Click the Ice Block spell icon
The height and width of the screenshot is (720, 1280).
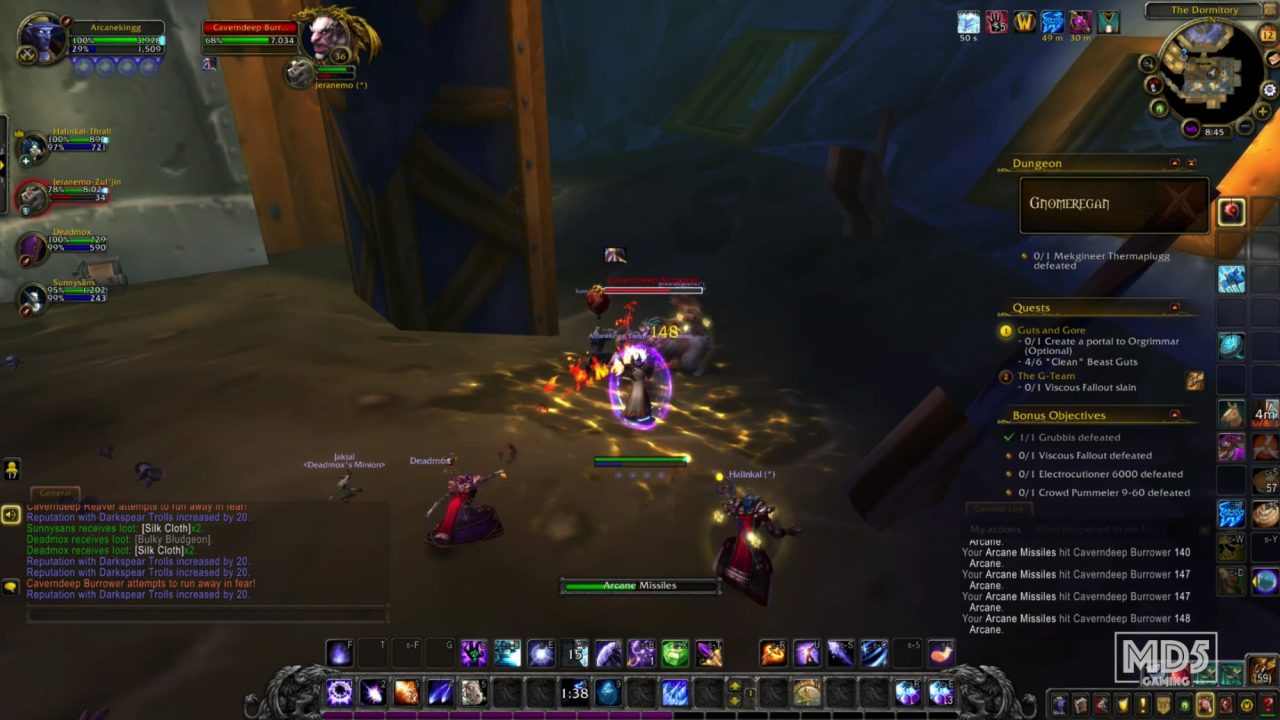(x=608, y=690)
